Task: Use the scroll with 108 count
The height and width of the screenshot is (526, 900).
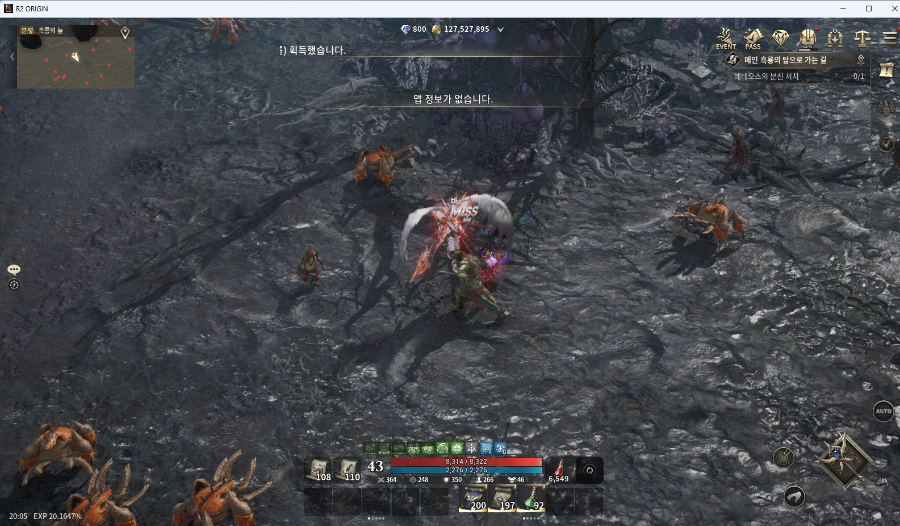Action: pos(318,469)
